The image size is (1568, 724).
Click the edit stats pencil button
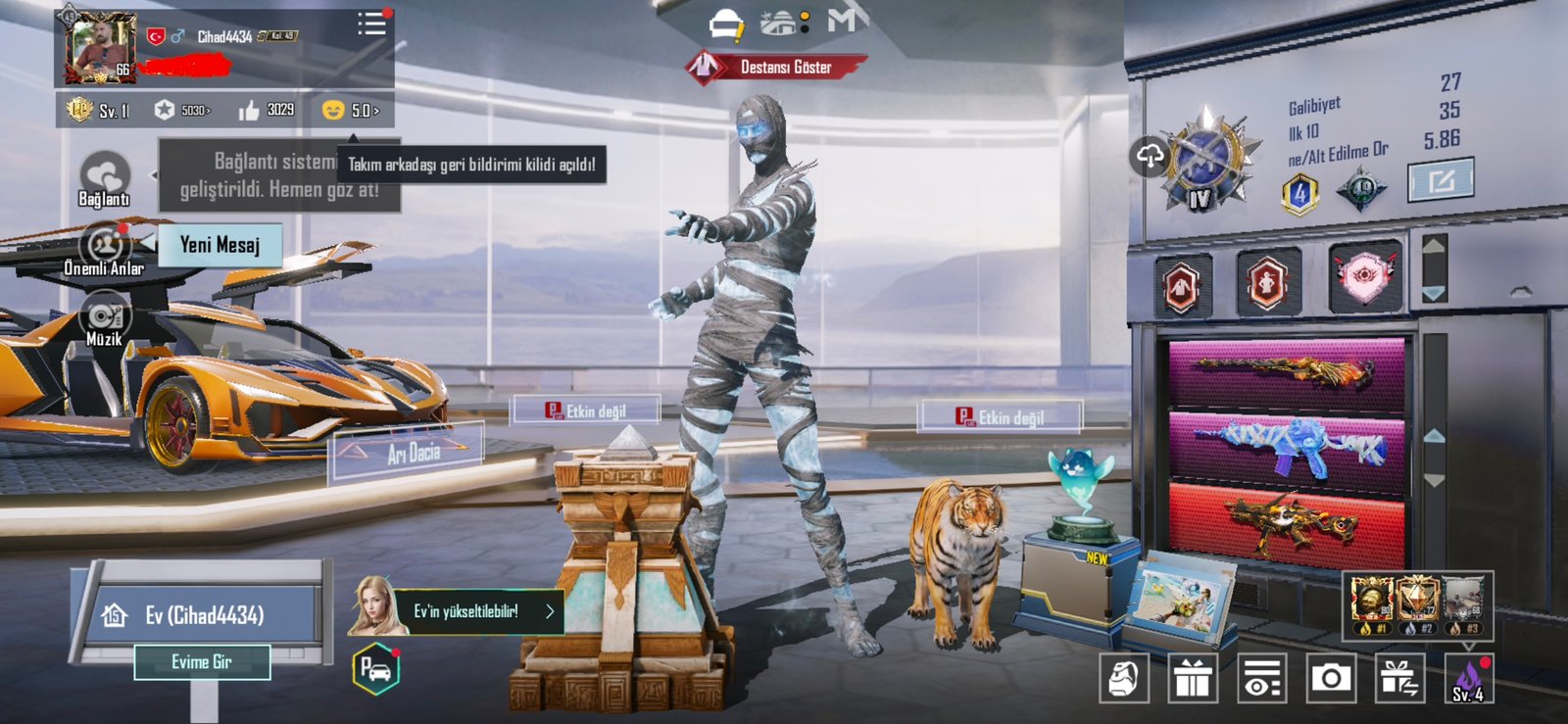1441,180
